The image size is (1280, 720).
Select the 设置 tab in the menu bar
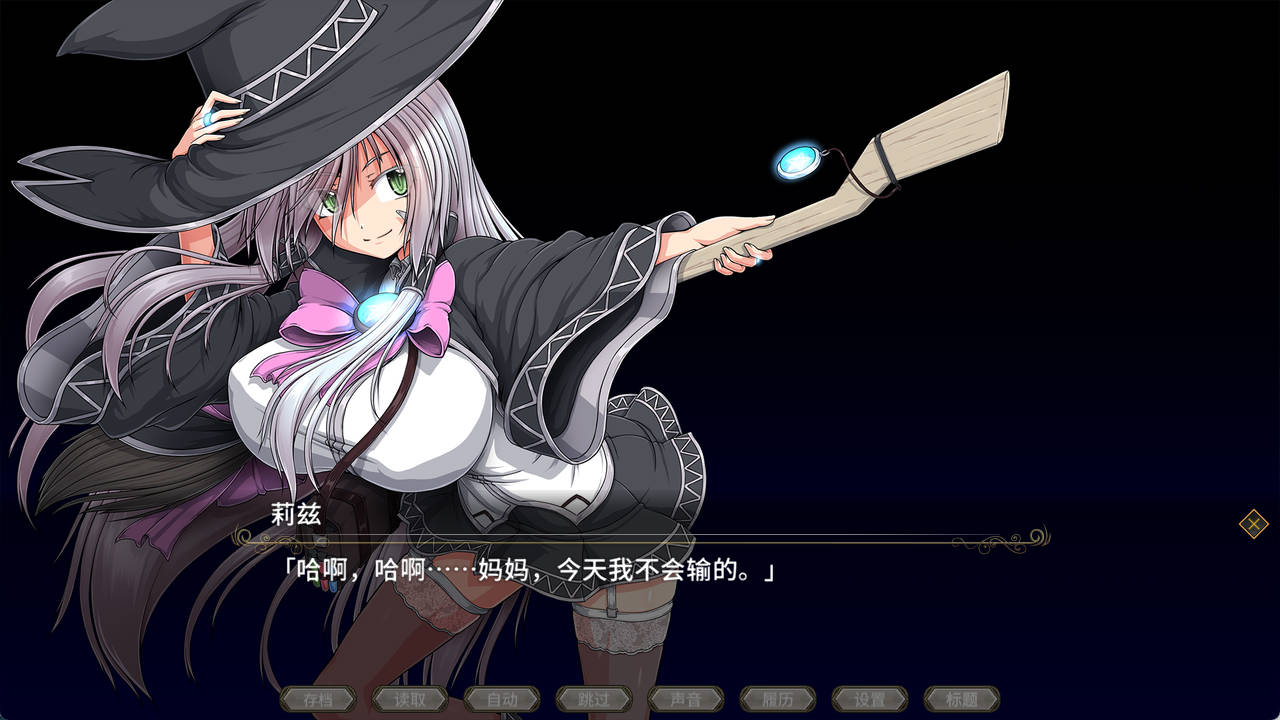(868, 700)
